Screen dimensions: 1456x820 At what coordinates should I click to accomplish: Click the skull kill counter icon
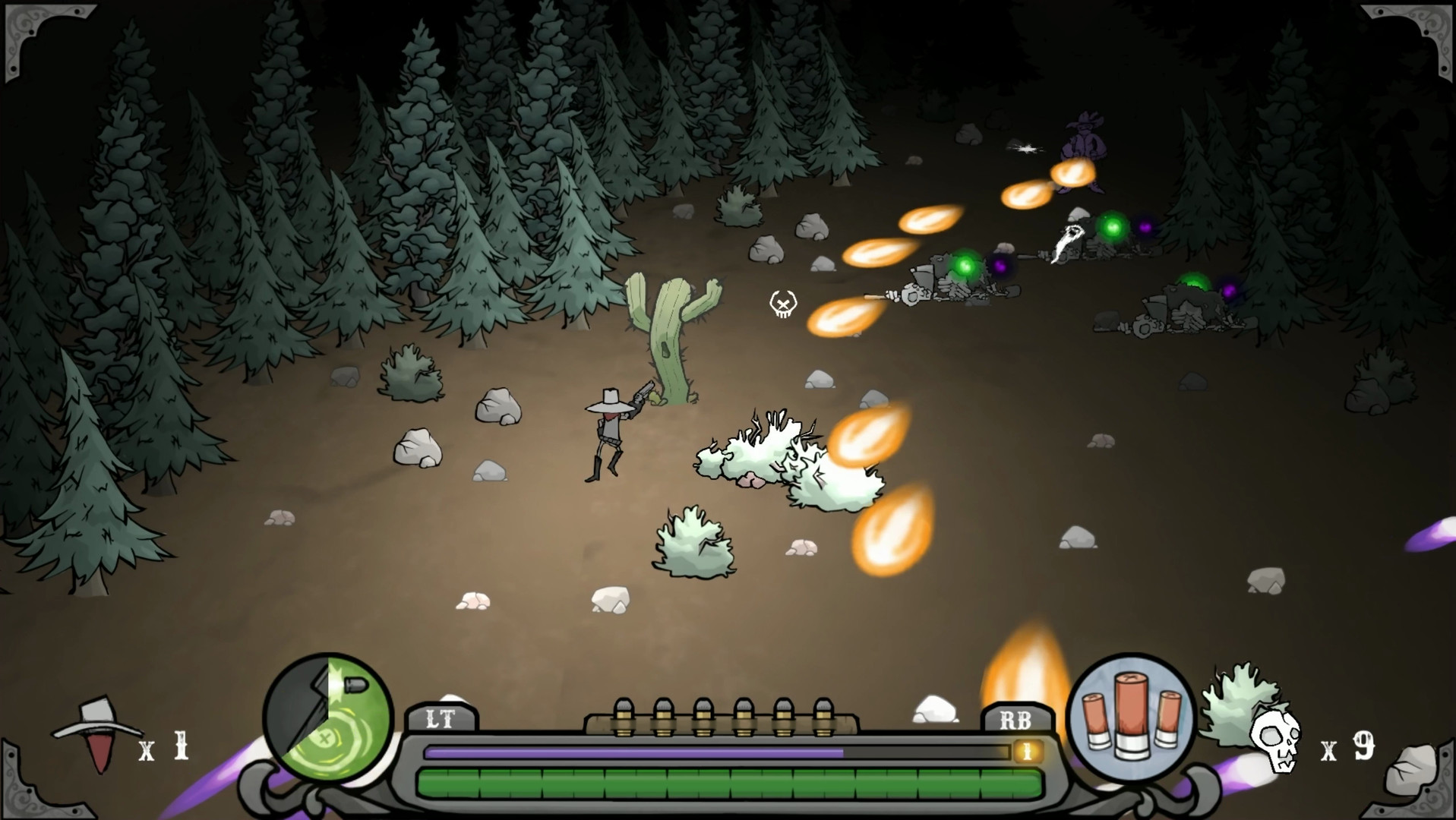1275,740
